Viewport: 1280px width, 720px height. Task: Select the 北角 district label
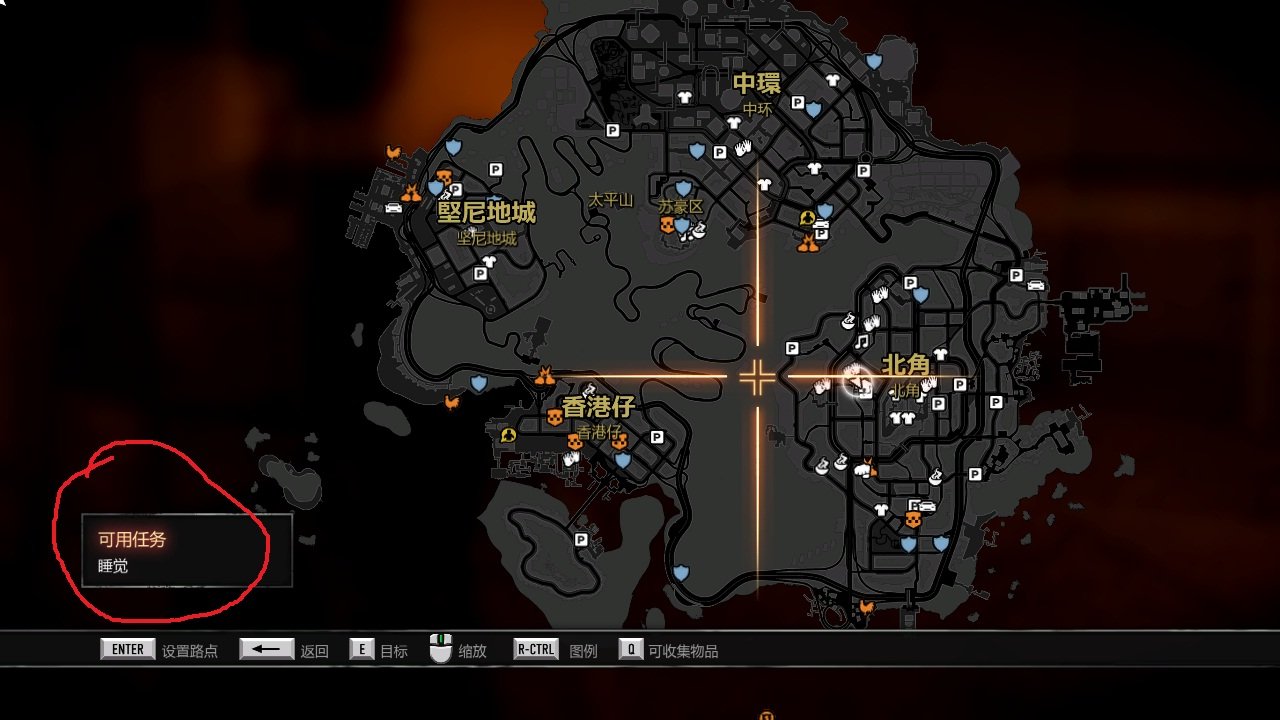[x=905, y=366]
